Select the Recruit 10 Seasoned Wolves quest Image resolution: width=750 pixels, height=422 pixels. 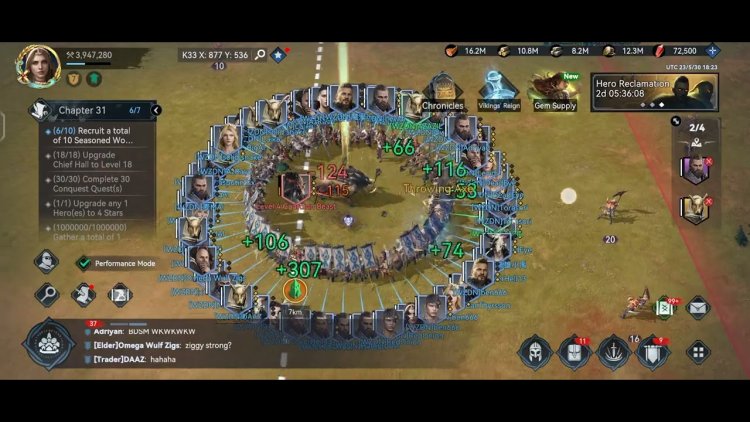pos(98,136)
